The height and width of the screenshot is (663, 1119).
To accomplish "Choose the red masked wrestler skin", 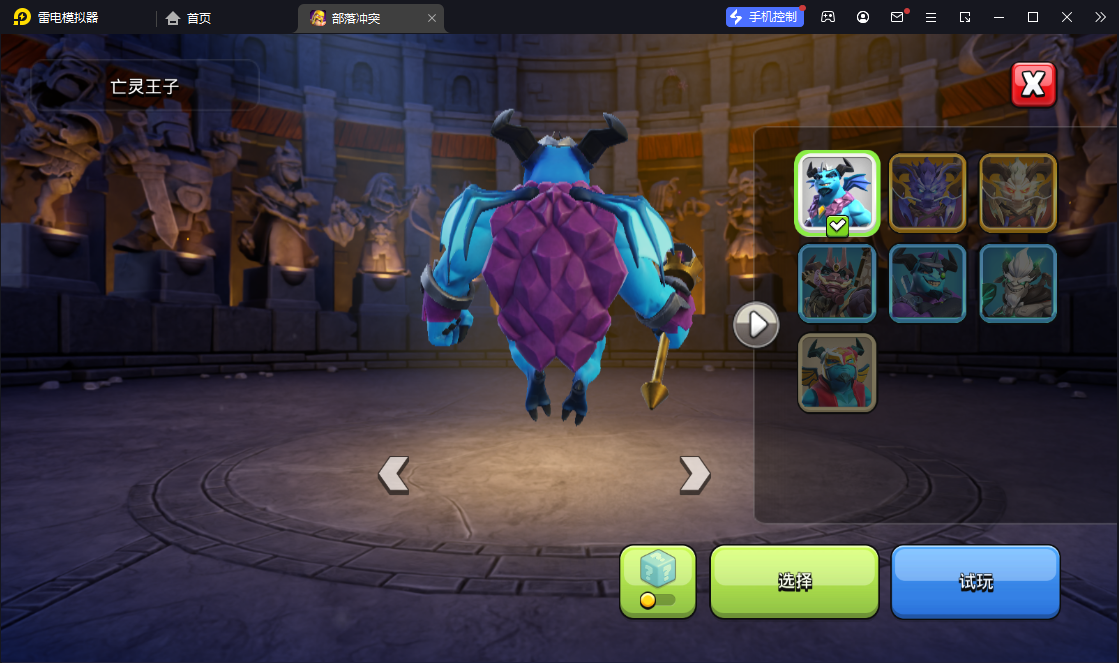I will tap(837, 373).
